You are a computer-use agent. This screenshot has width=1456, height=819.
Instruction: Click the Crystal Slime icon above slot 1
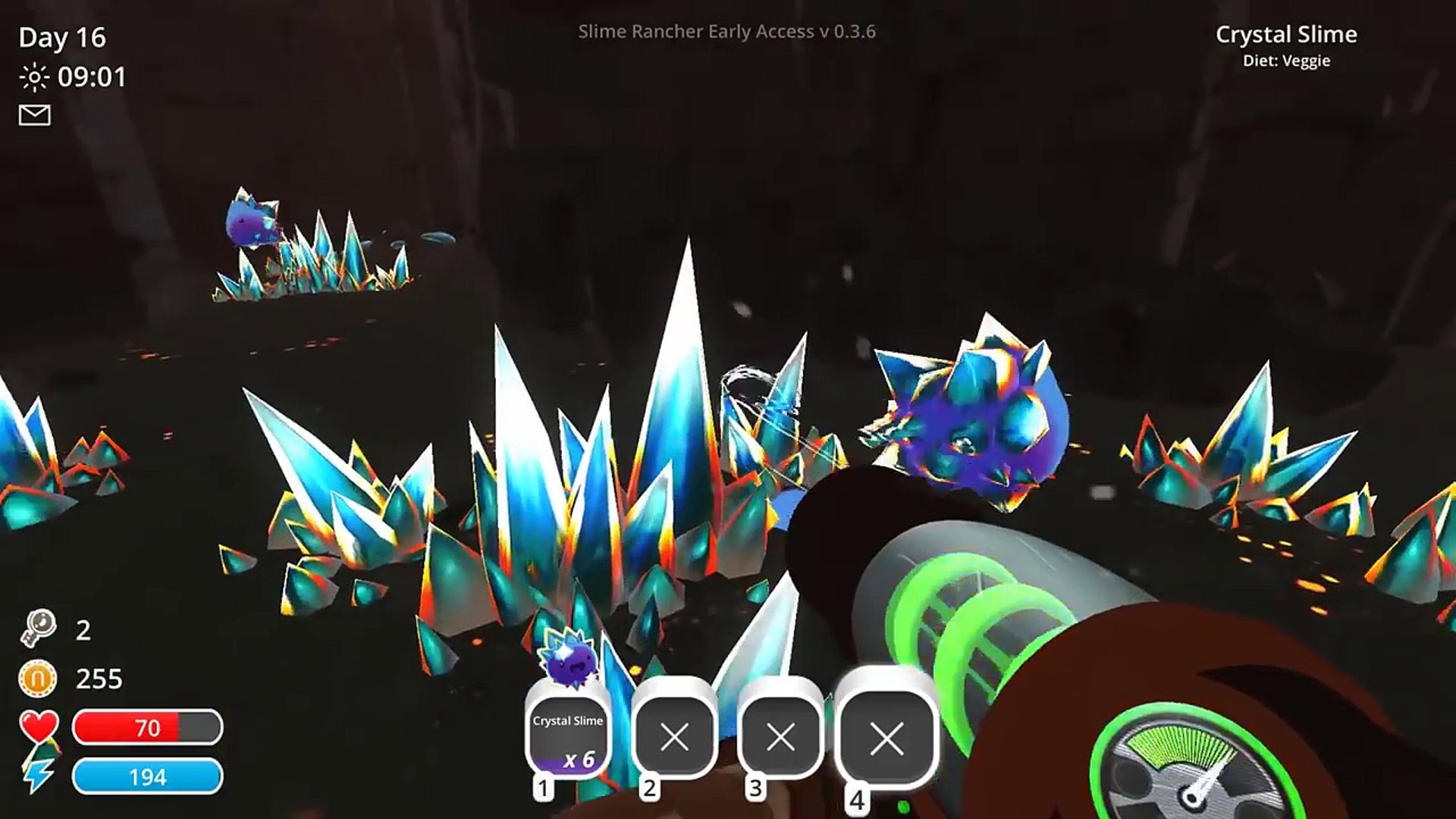click(567, 660)
